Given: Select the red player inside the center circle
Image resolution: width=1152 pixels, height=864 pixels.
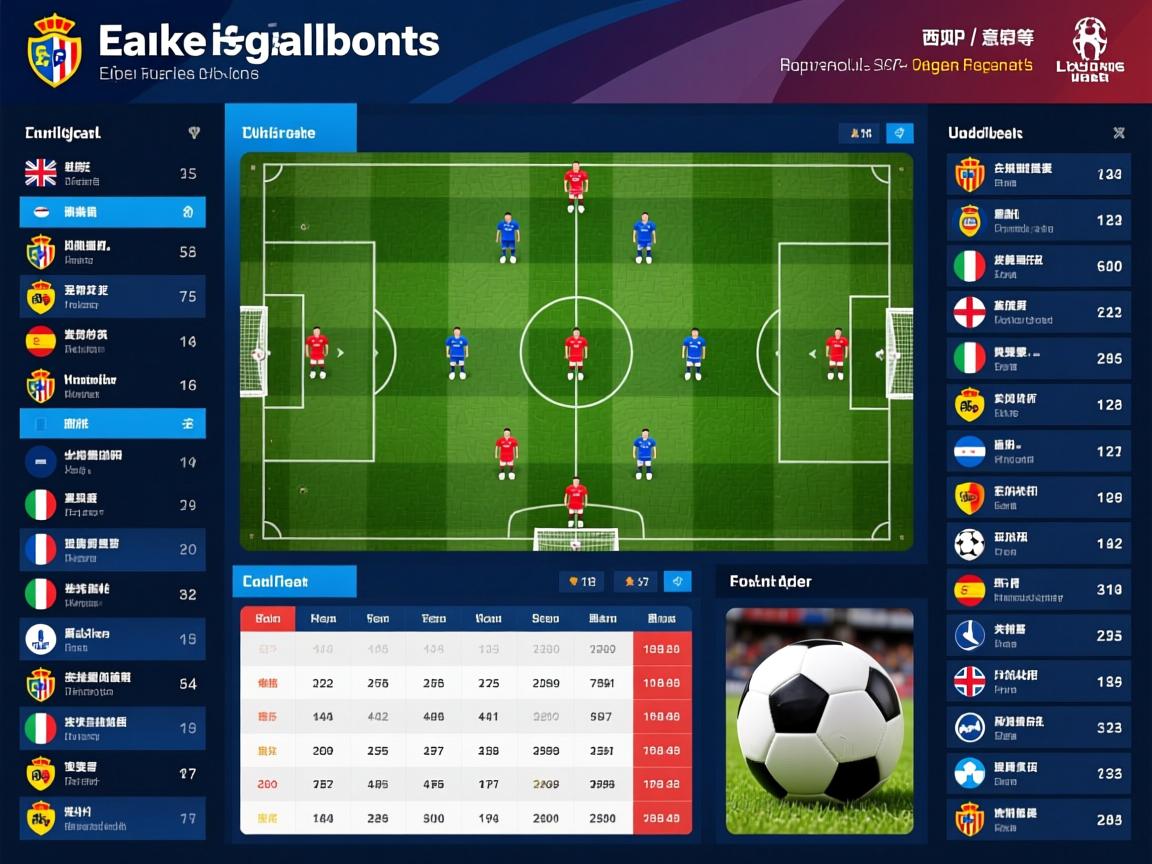Looking at the screenshot, I should pos(575,353).
